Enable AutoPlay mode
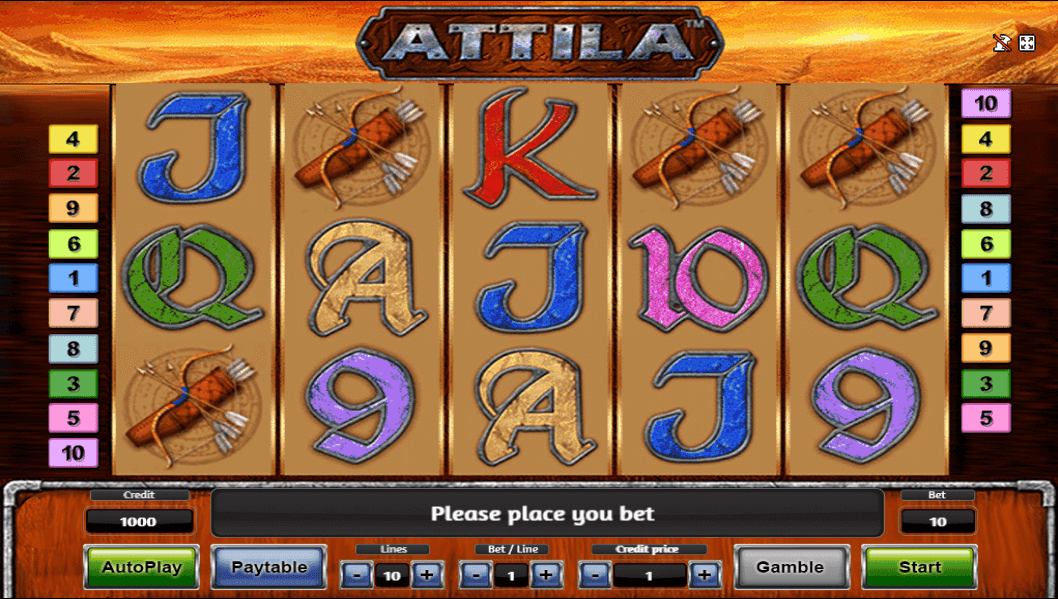This screenshot has width=1058, height=599. (x=142, y=567)
